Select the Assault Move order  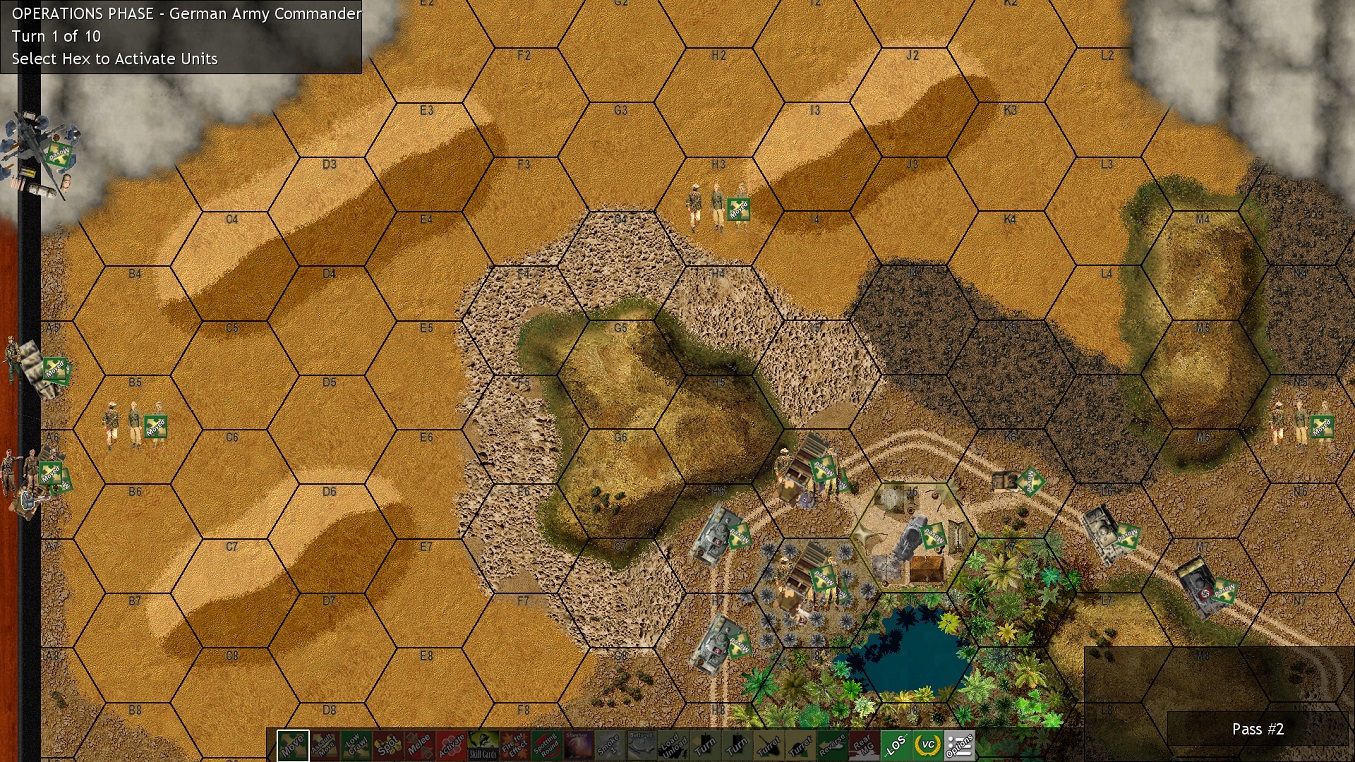[324, 744]
